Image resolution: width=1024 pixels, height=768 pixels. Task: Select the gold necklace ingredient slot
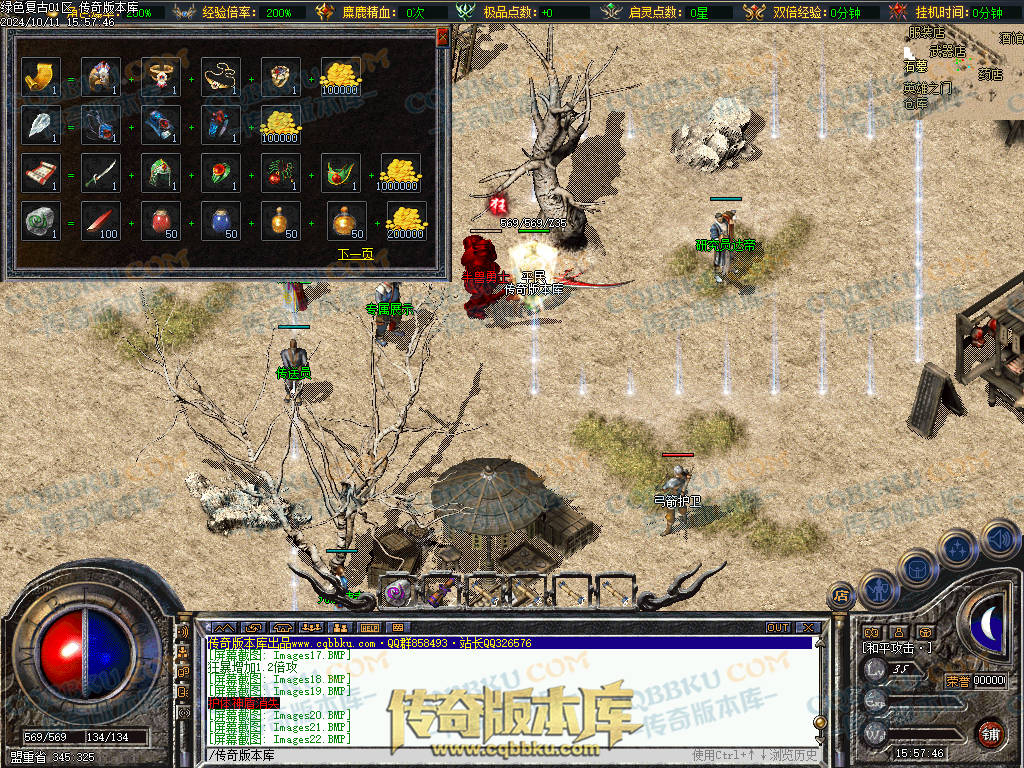pos(221,77)
